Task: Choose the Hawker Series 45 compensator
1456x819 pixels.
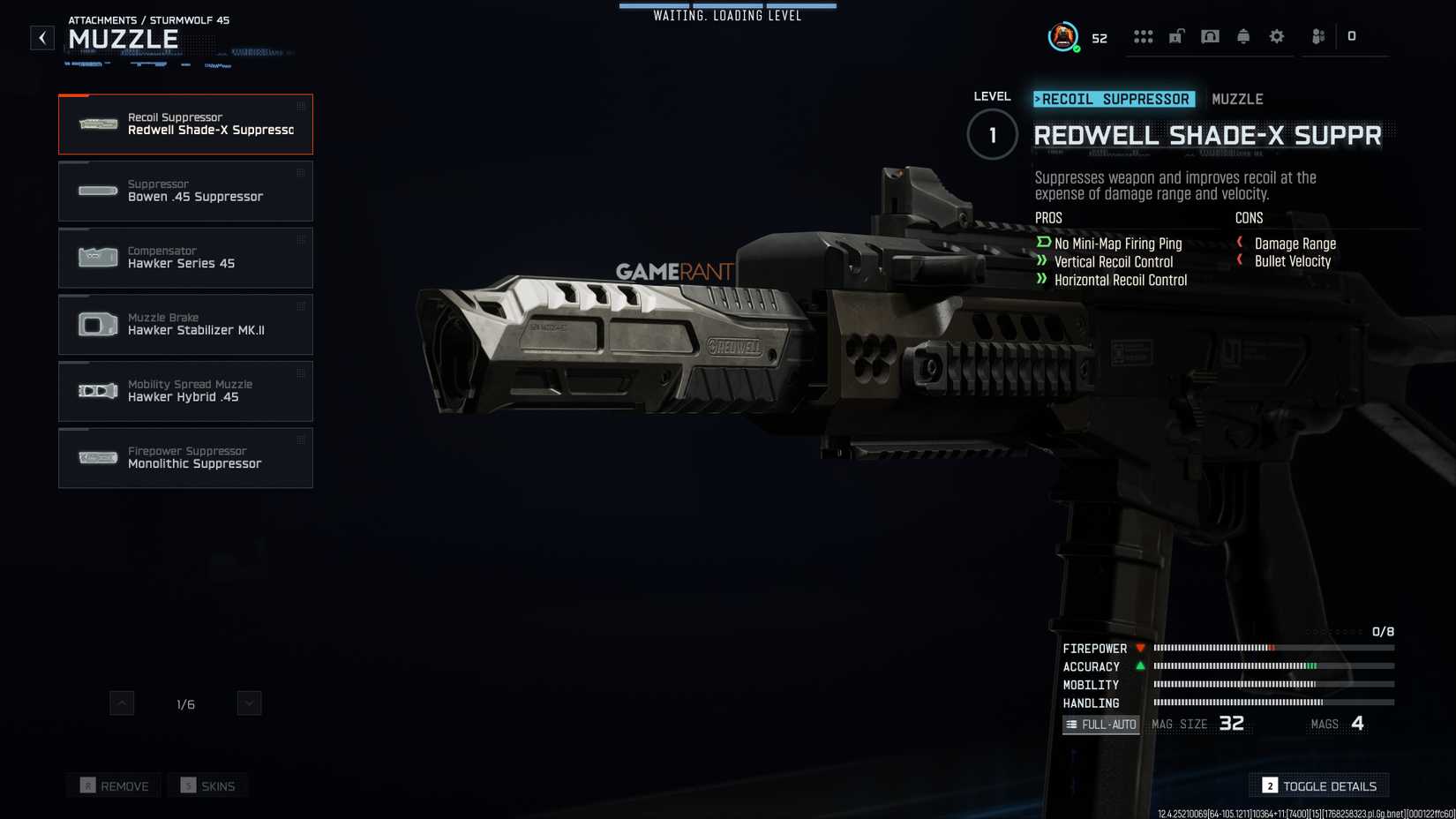Action: tap(185, 257)
